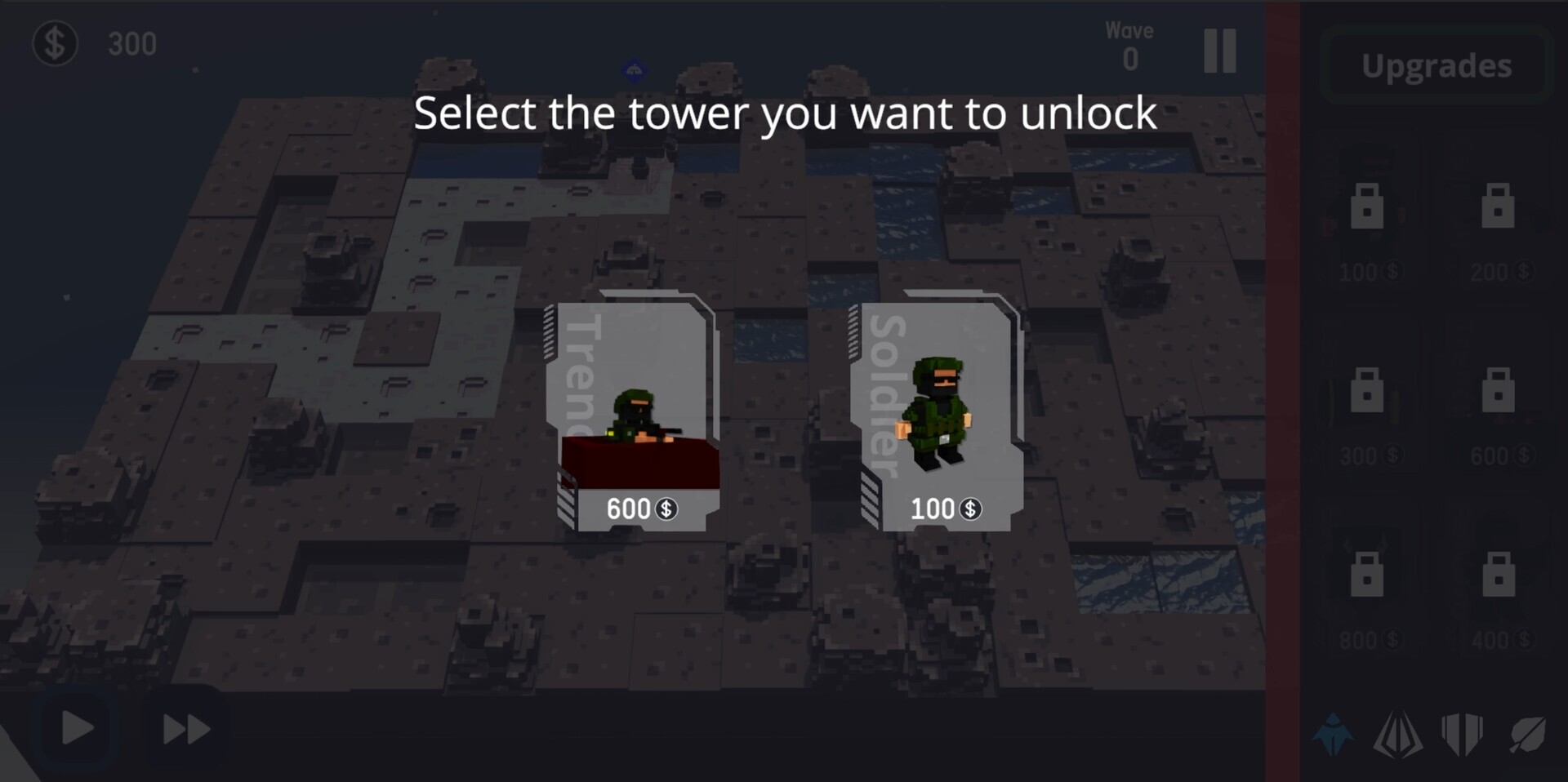Pause the game
Viewport: 1568px width, 782px height.
coord(1220,51)
